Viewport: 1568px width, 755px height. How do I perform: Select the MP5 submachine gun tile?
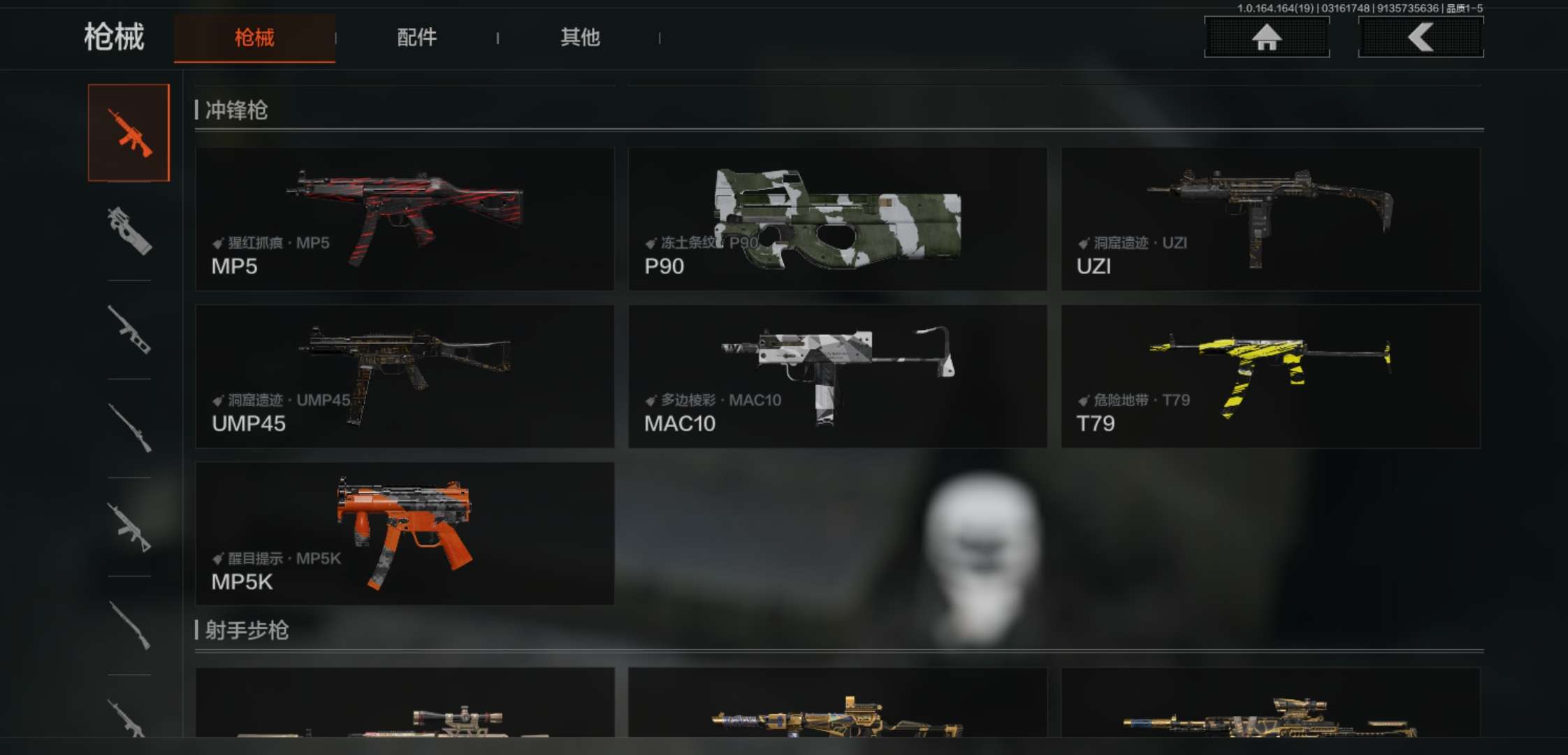click(405, 219)
